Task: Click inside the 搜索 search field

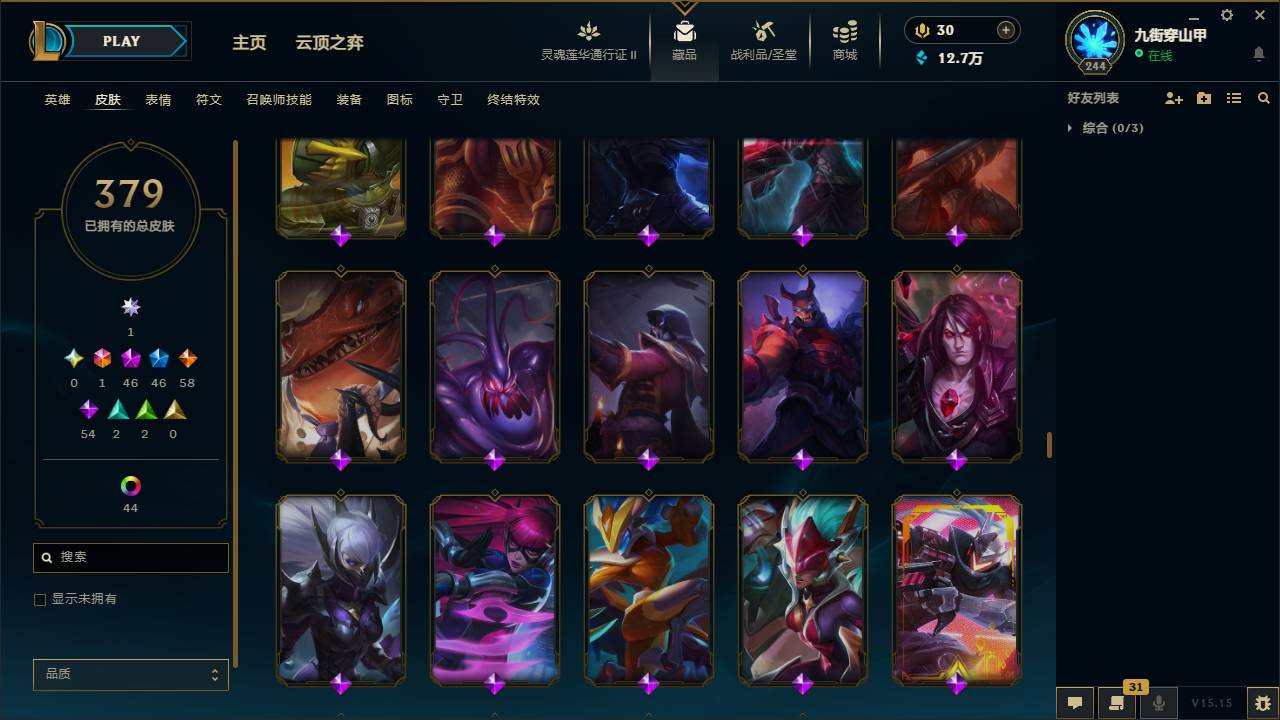Action: [130, 557]
